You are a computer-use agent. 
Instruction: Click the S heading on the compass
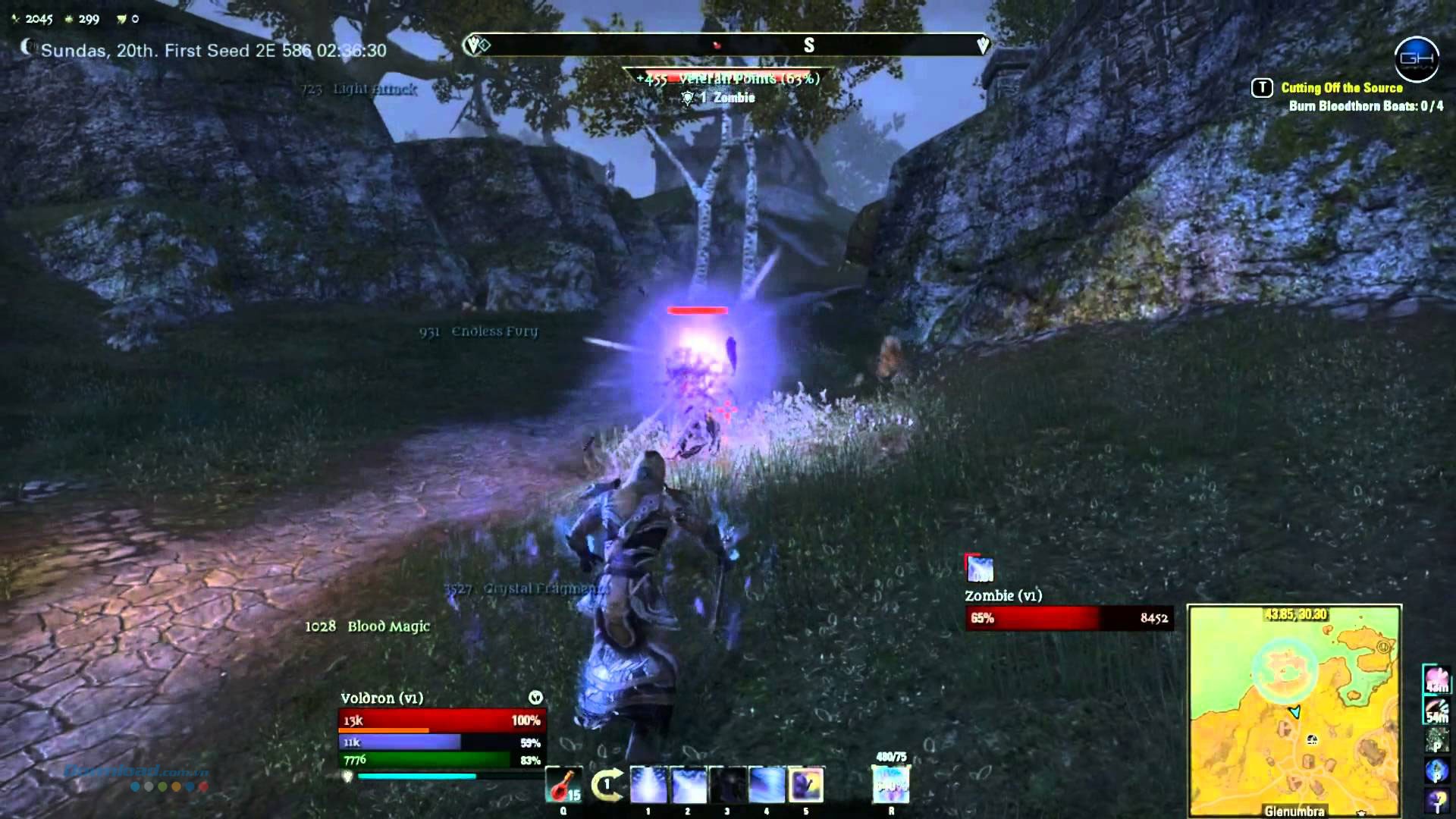coord(808,45)
